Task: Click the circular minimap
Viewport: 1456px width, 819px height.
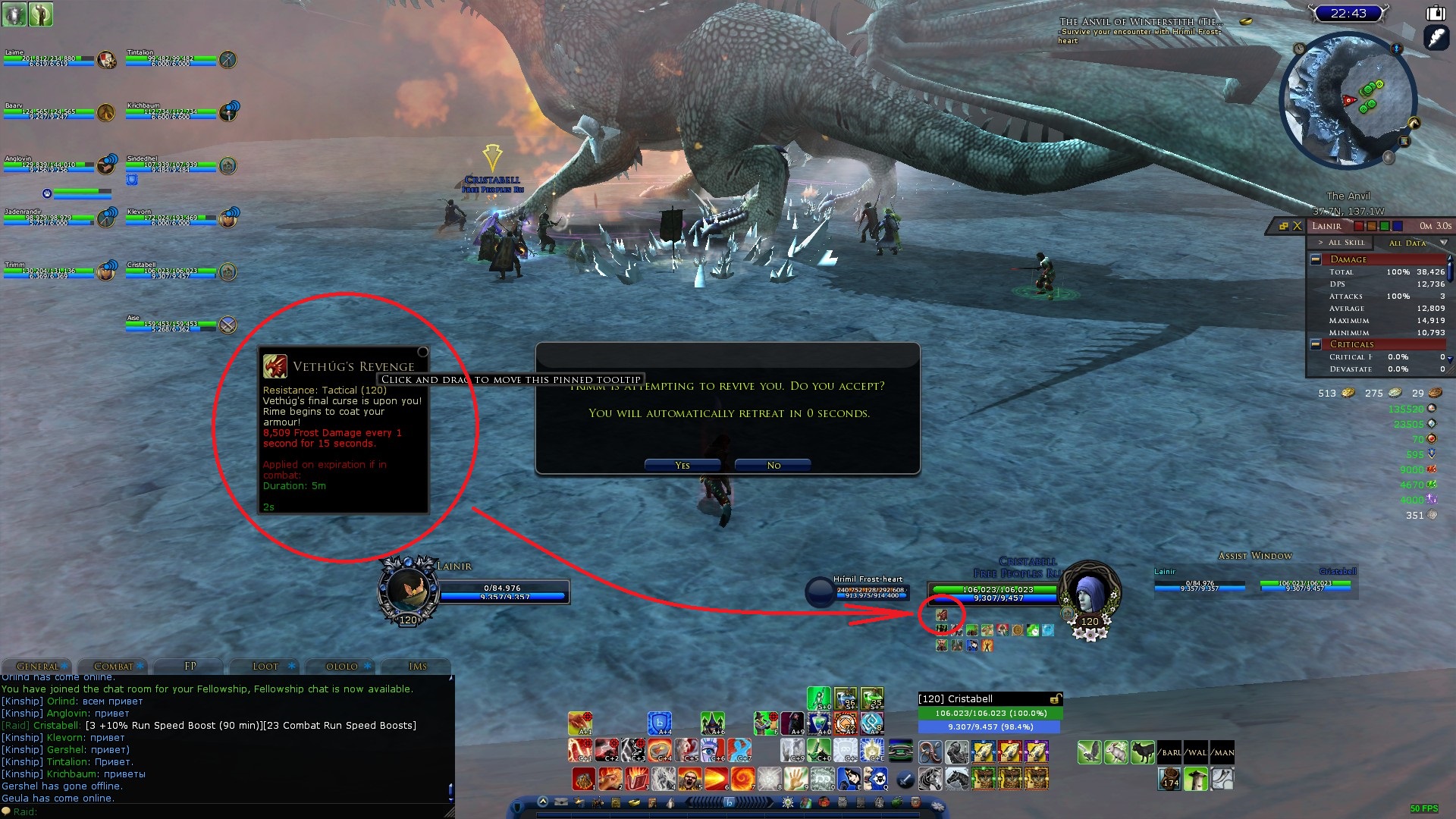Action: [x=1348, y=100]
